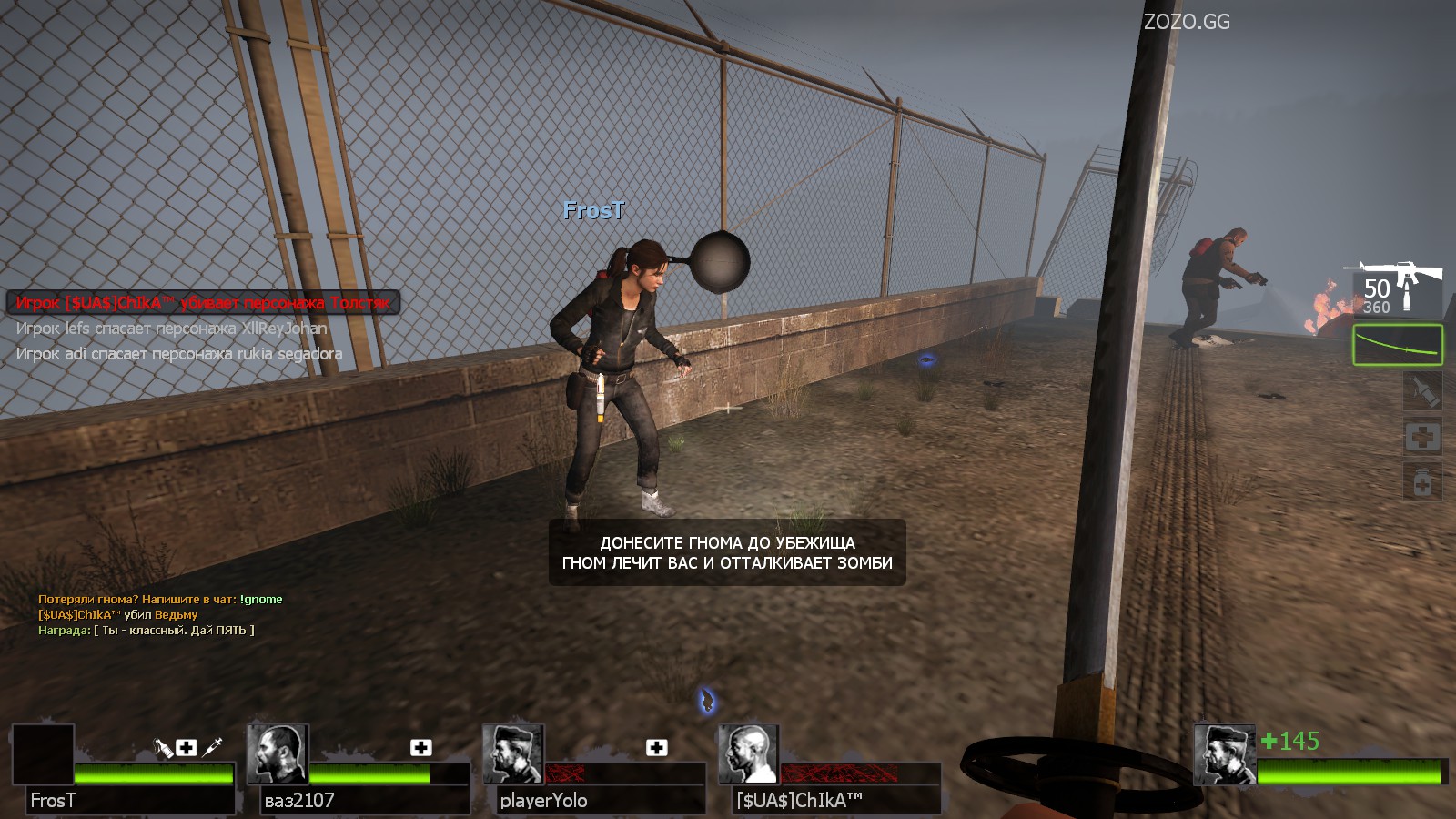
Task: Click the gnome objective hint box
Action: tap(727, 552)
